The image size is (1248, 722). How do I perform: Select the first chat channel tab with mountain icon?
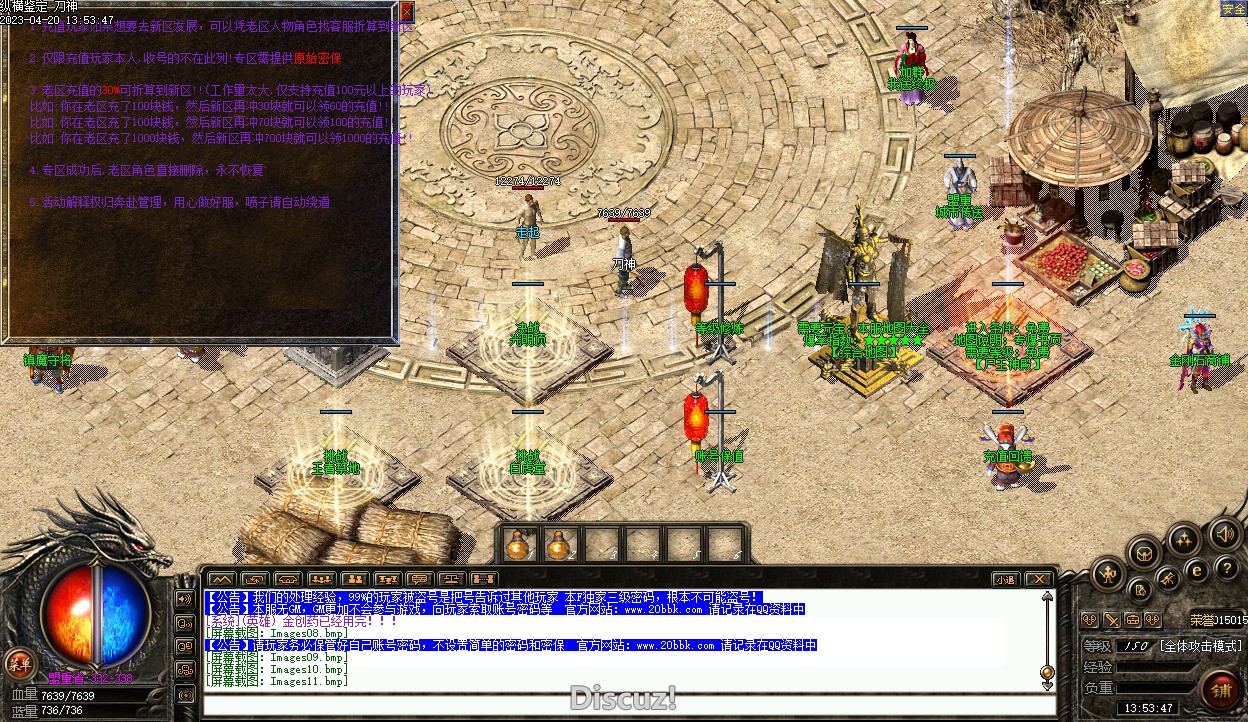[x=222, y=579]
